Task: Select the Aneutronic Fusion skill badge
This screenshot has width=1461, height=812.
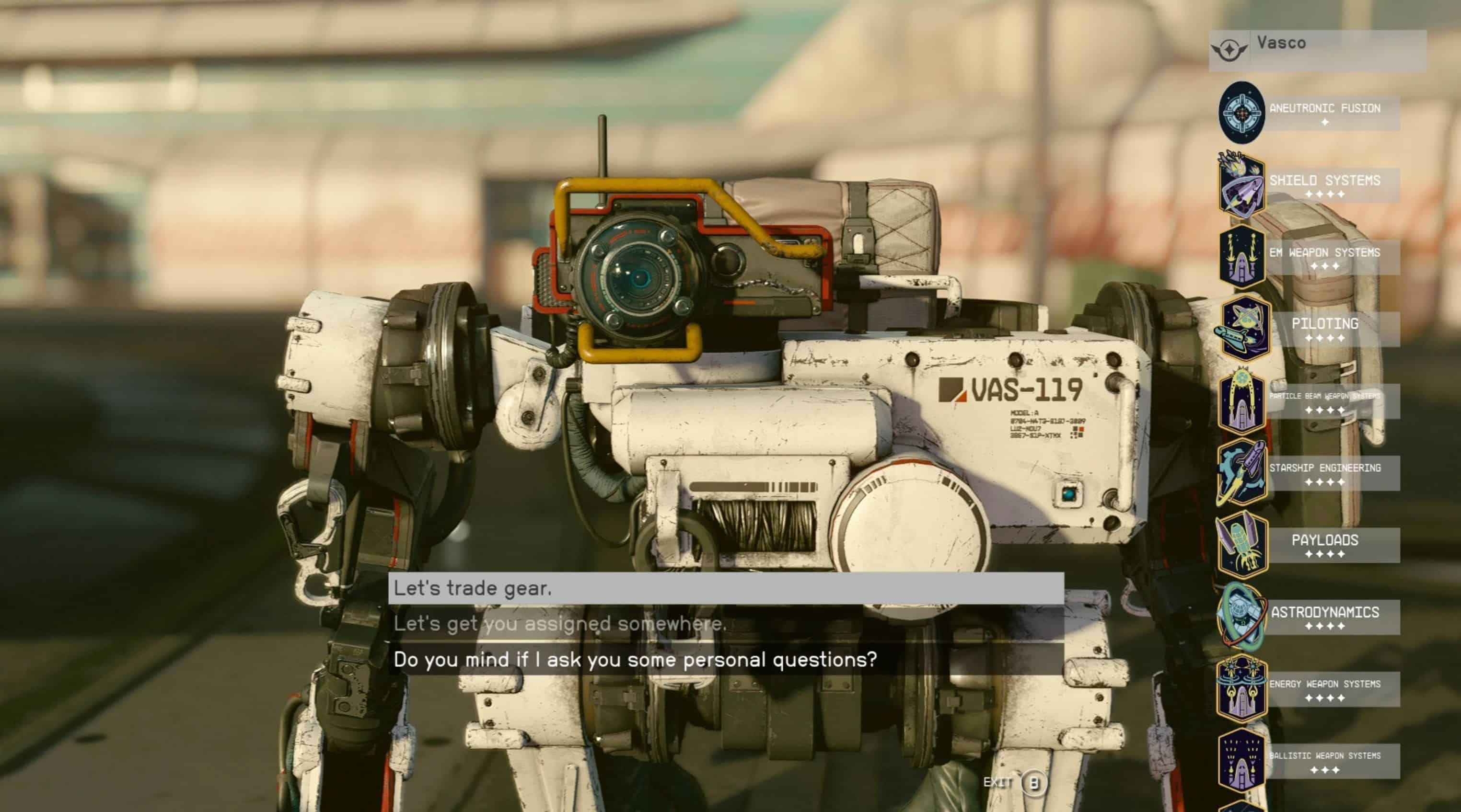Action: (x=1241, y=112)
